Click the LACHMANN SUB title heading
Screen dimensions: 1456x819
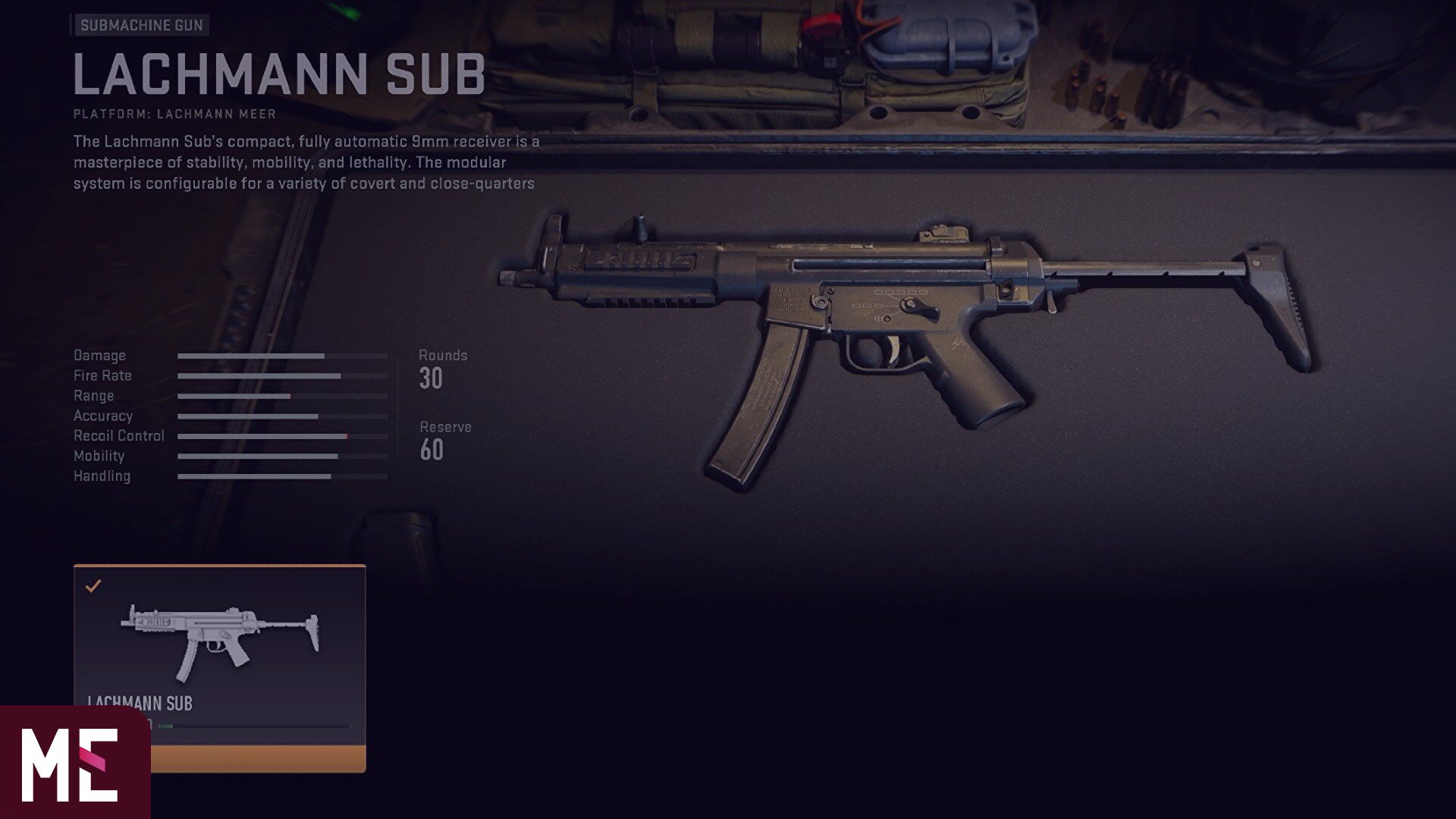tap(278, 74)
